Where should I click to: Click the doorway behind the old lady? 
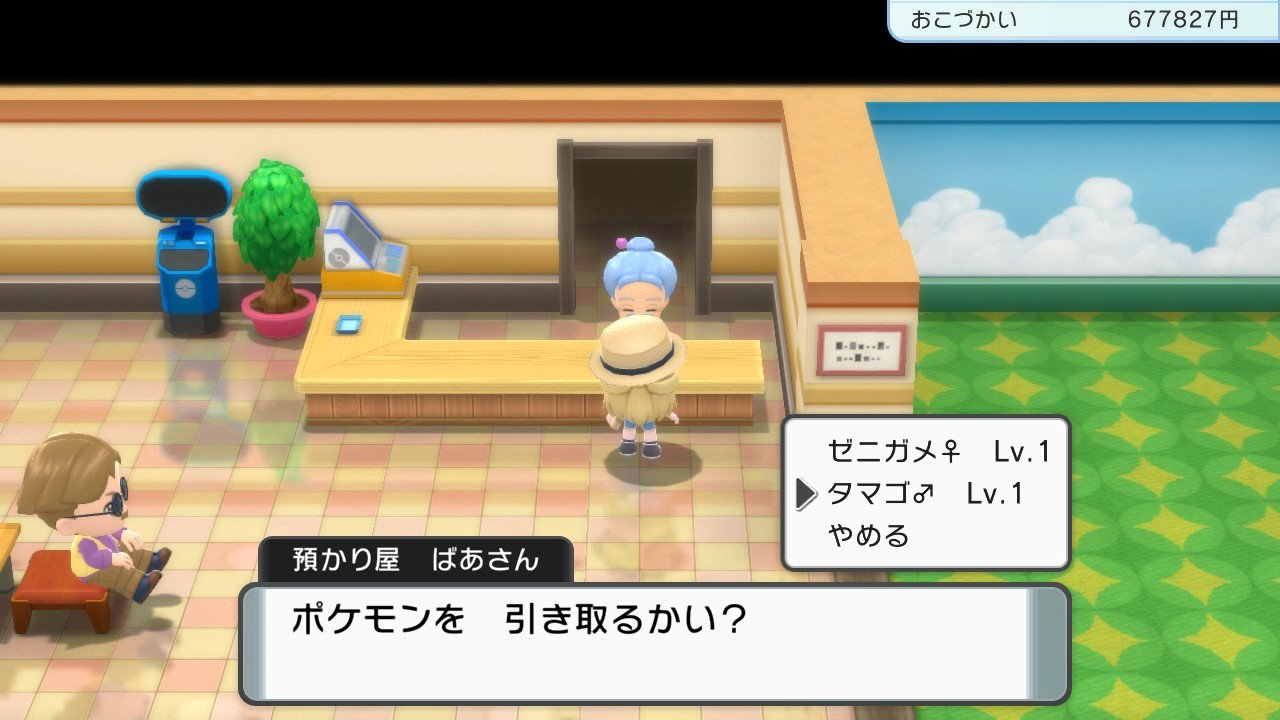[x=635, y=185]
